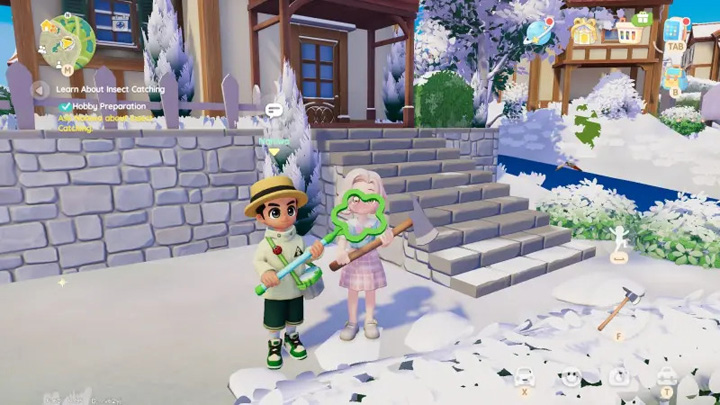720x405 pixels.
Task: Open the chat speech bubble icon
Action: tap(273, 110)
